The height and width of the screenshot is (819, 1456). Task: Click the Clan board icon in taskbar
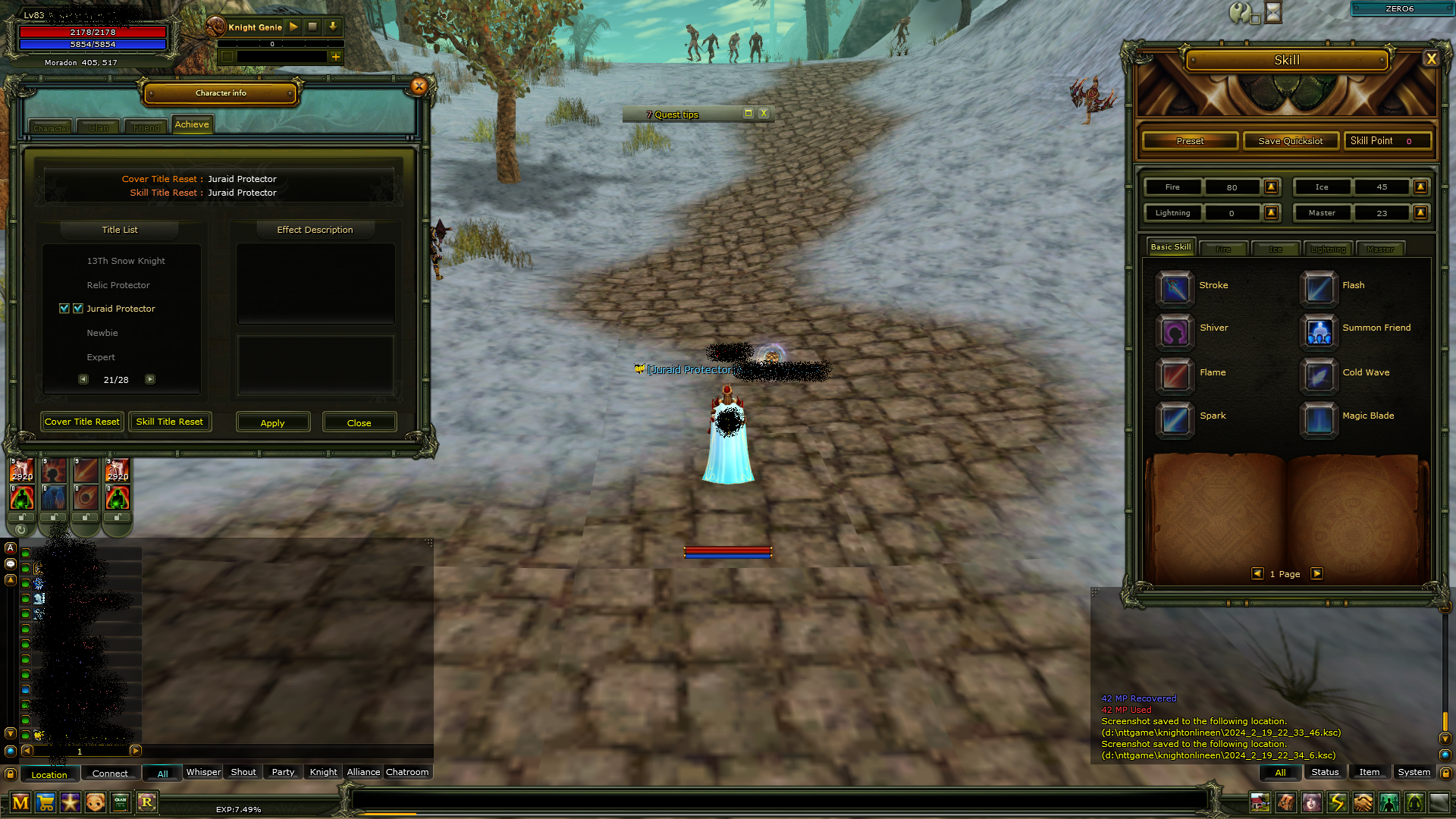[x=121, y=802]
